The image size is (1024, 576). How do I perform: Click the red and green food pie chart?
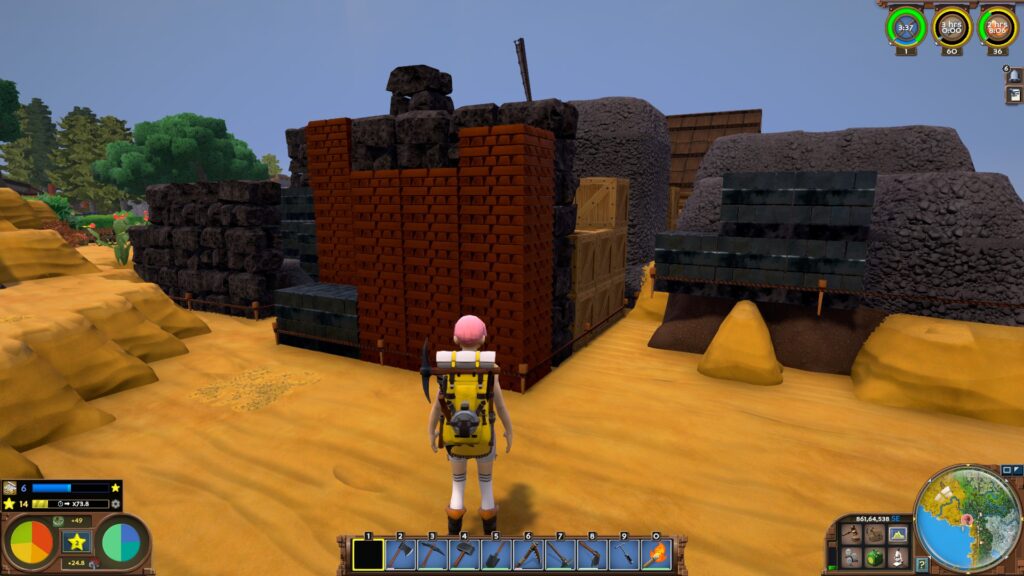click(x=30, y=542)
